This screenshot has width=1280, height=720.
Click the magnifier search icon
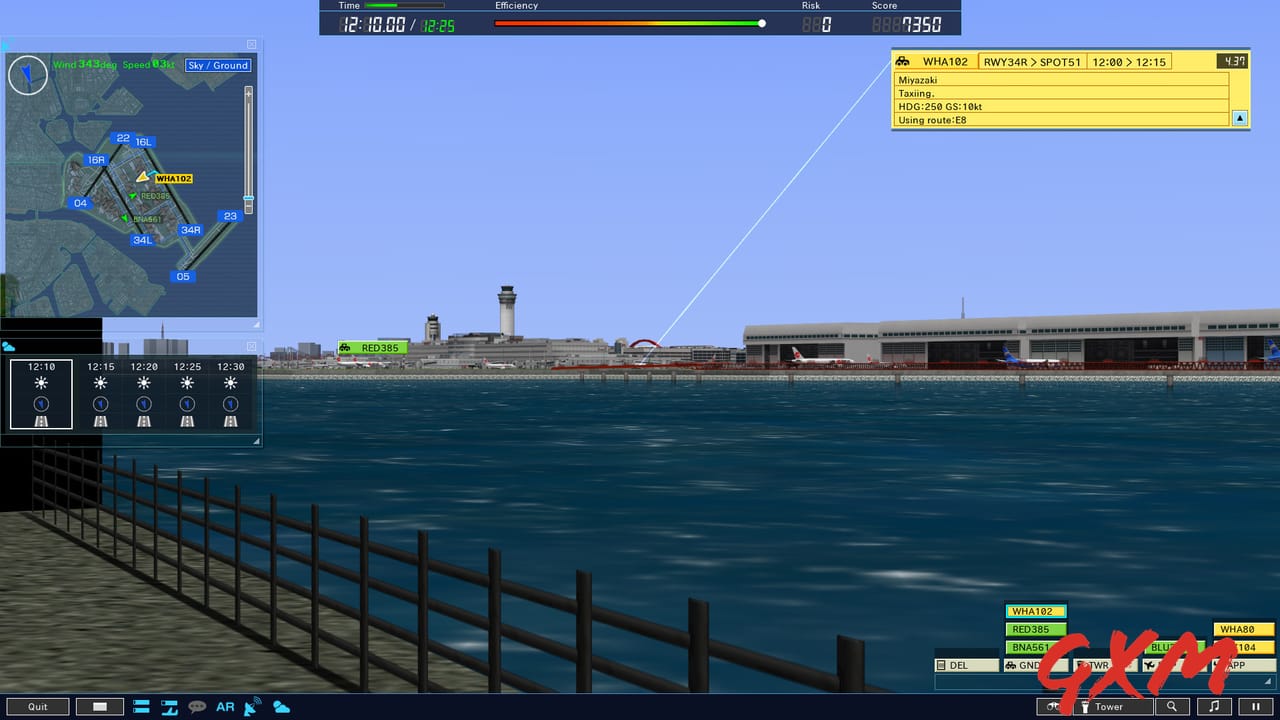coord(1170,707)
